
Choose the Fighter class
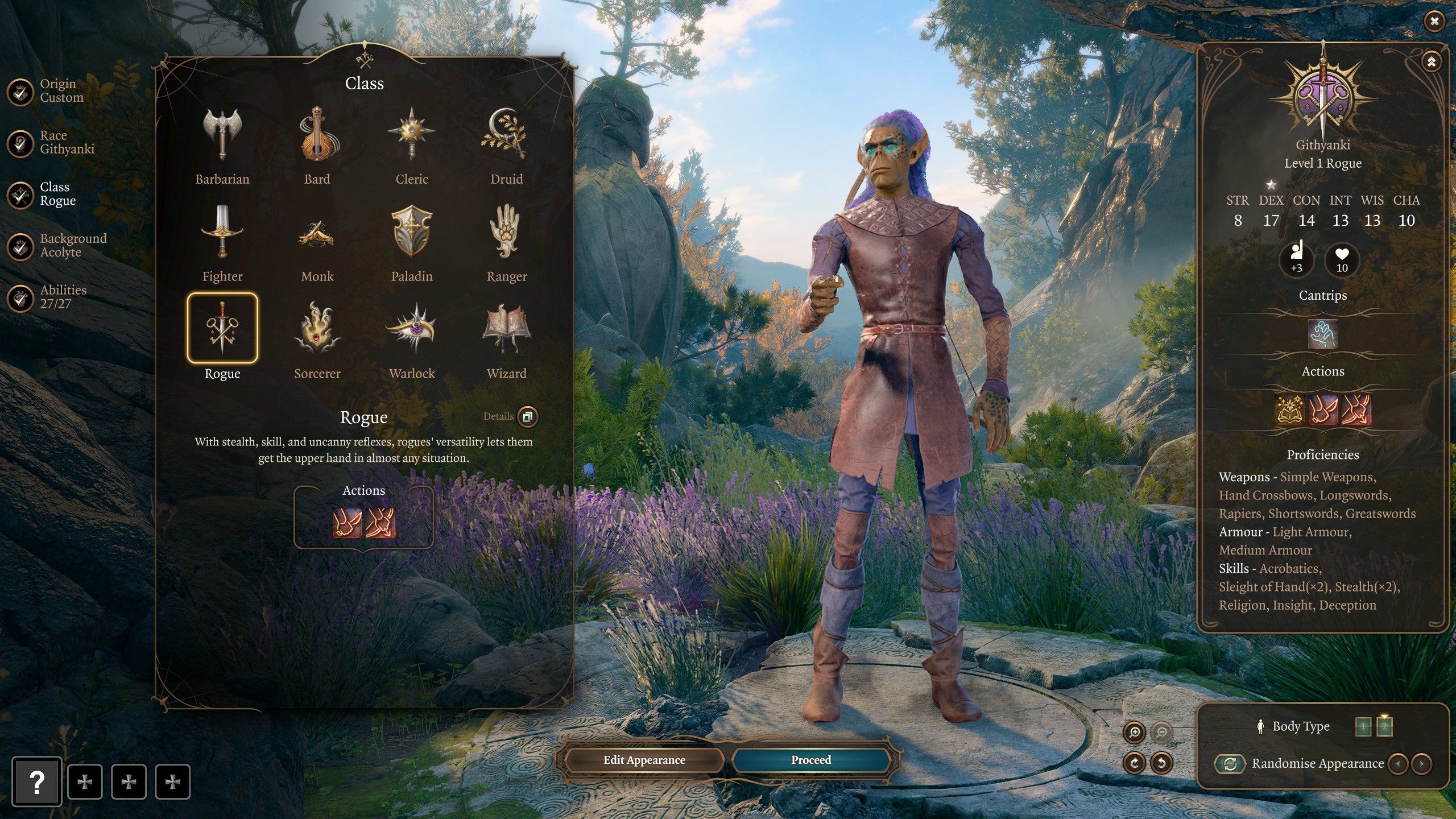[222, 232]
